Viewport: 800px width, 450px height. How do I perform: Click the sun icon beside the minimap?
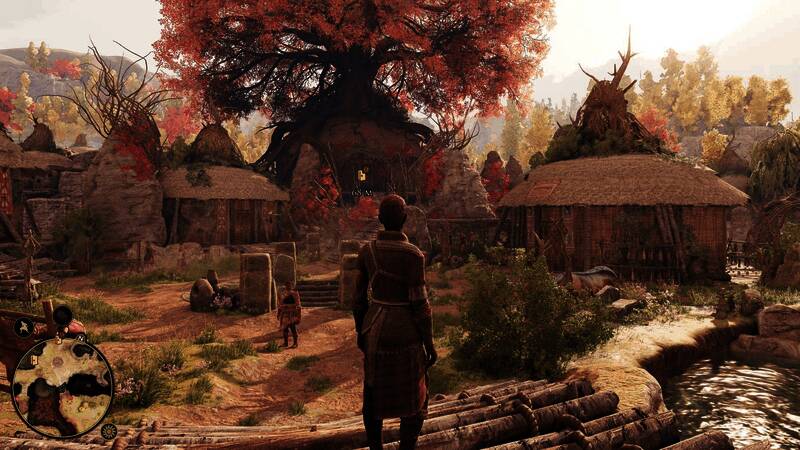pyautogui.click(x=109, y=431)
